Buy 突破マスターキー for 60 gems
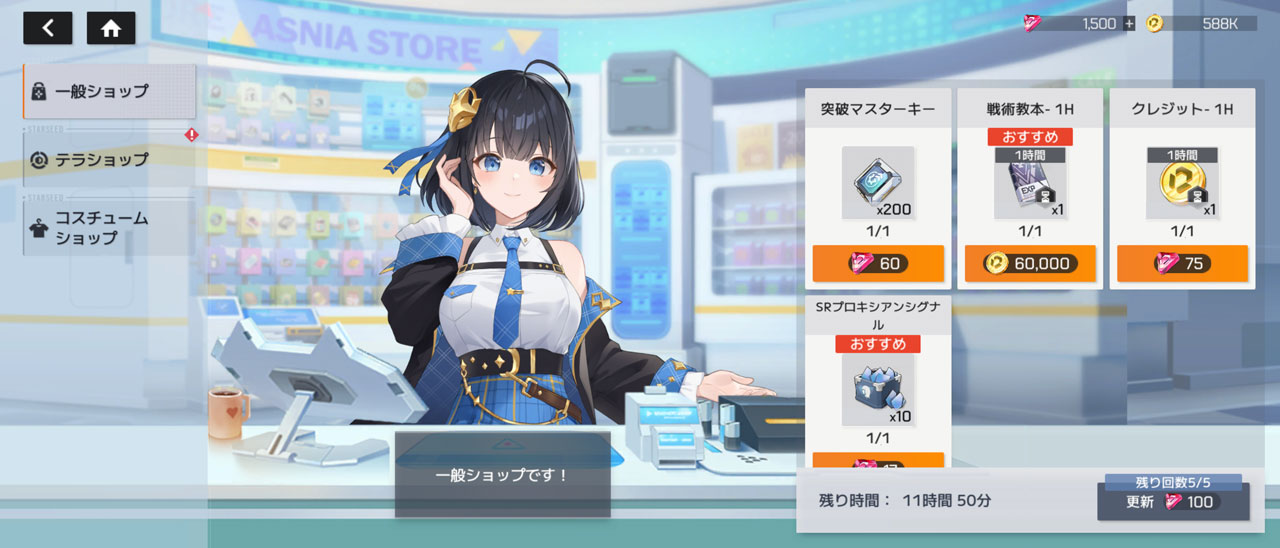Viewport: 1280px width, 548px height. 878,263
